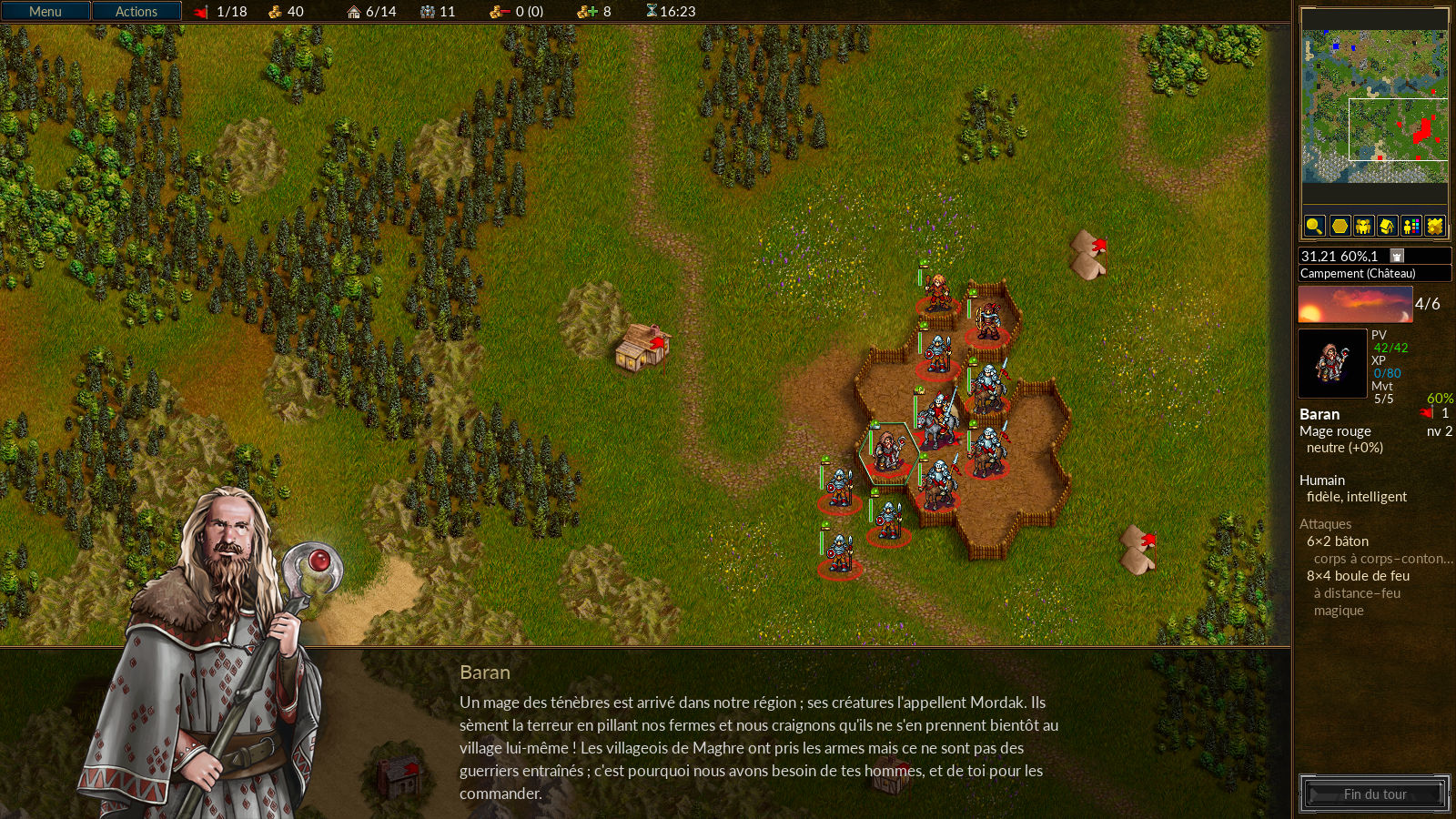Click the 6×2 bâton attack entry
Screen dimensions: 1456x819
[x=1338, y=541]
